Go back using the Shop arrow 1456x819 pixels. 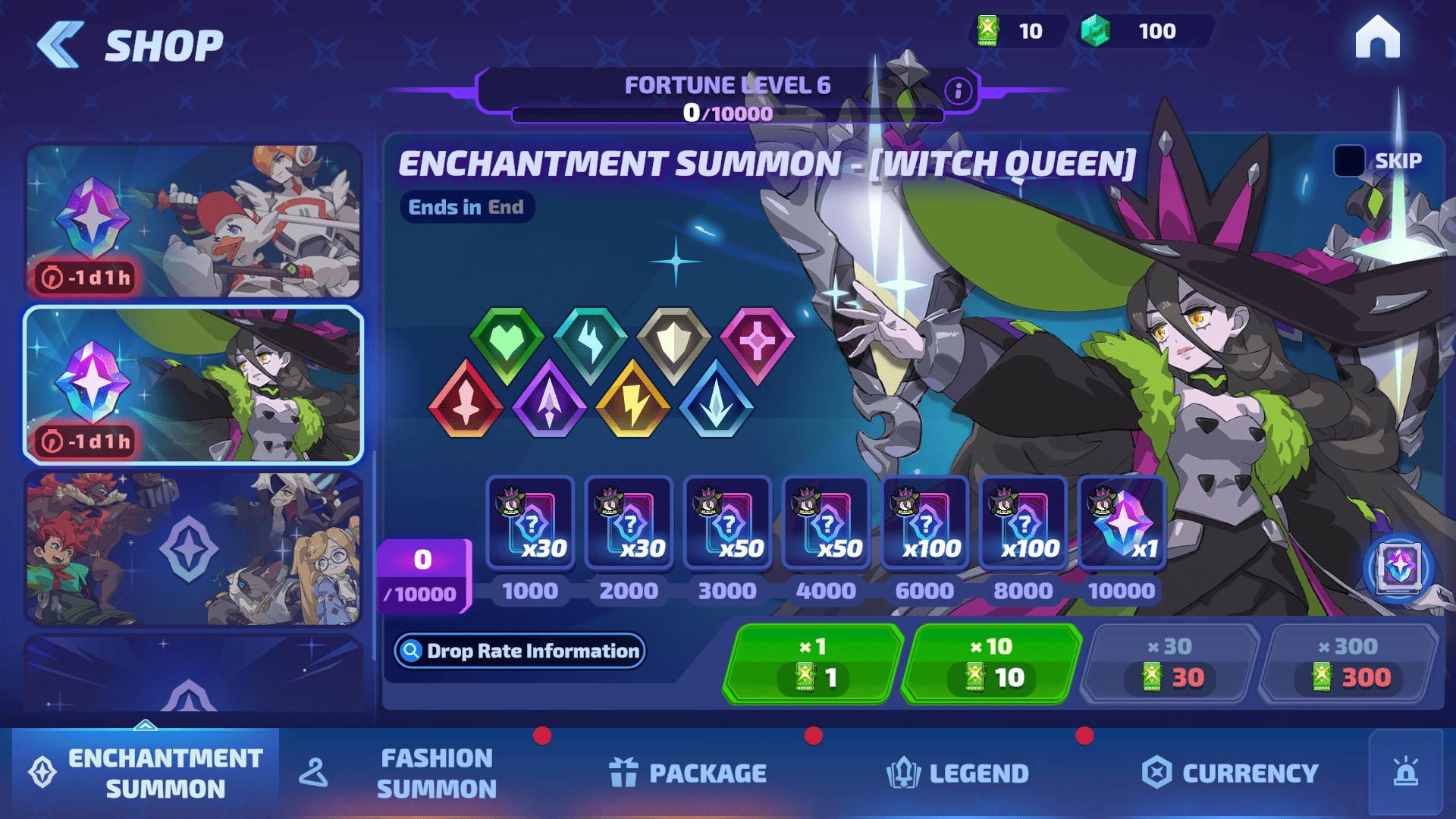tap(61, 45)
